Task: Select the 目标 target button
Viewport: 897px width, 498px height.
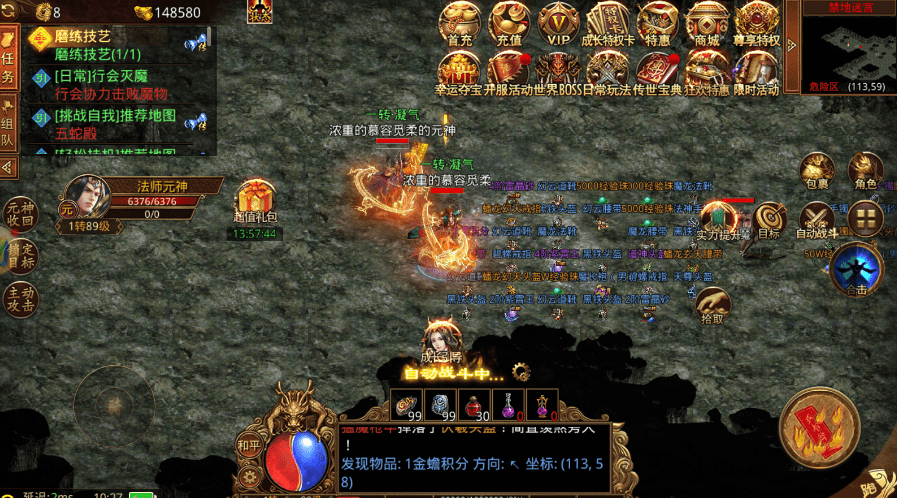Action: click(769, 220)
